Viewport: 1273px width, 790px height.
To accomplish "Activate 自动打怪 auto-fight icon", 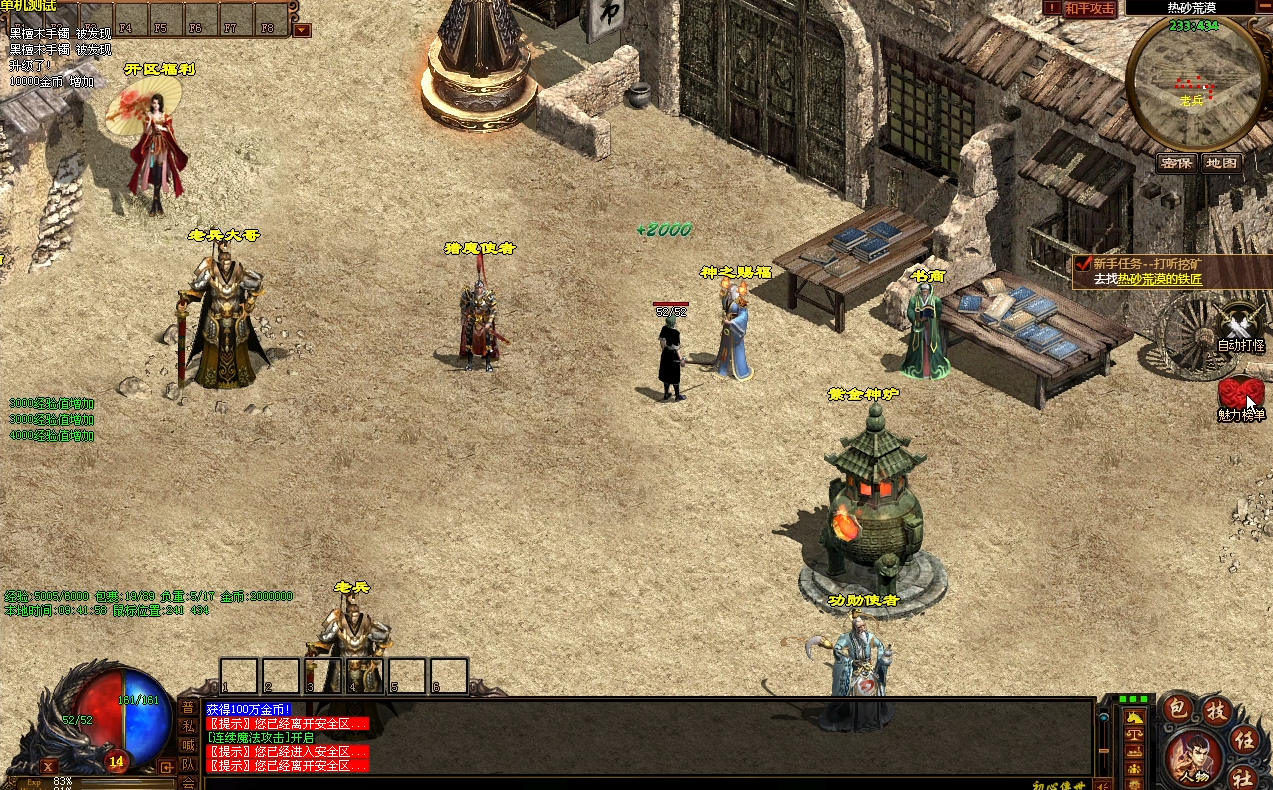I will (1241, 328).
